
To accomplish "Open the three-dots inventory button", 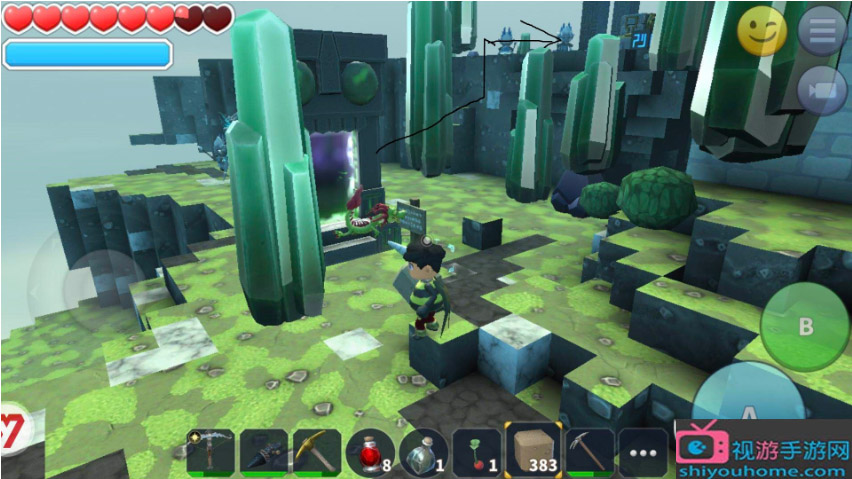I will coord(642,453).
